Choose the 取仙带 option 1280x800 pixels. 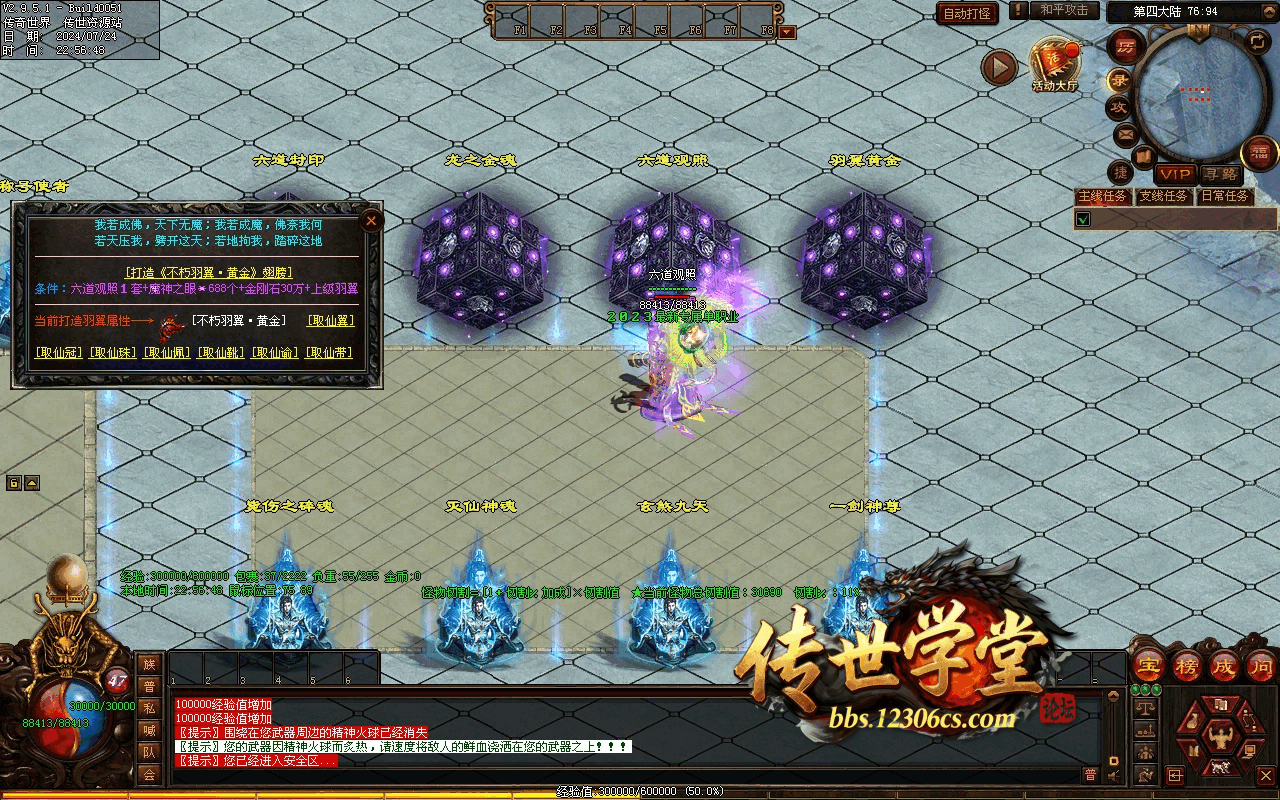click(x=328, y=353)
